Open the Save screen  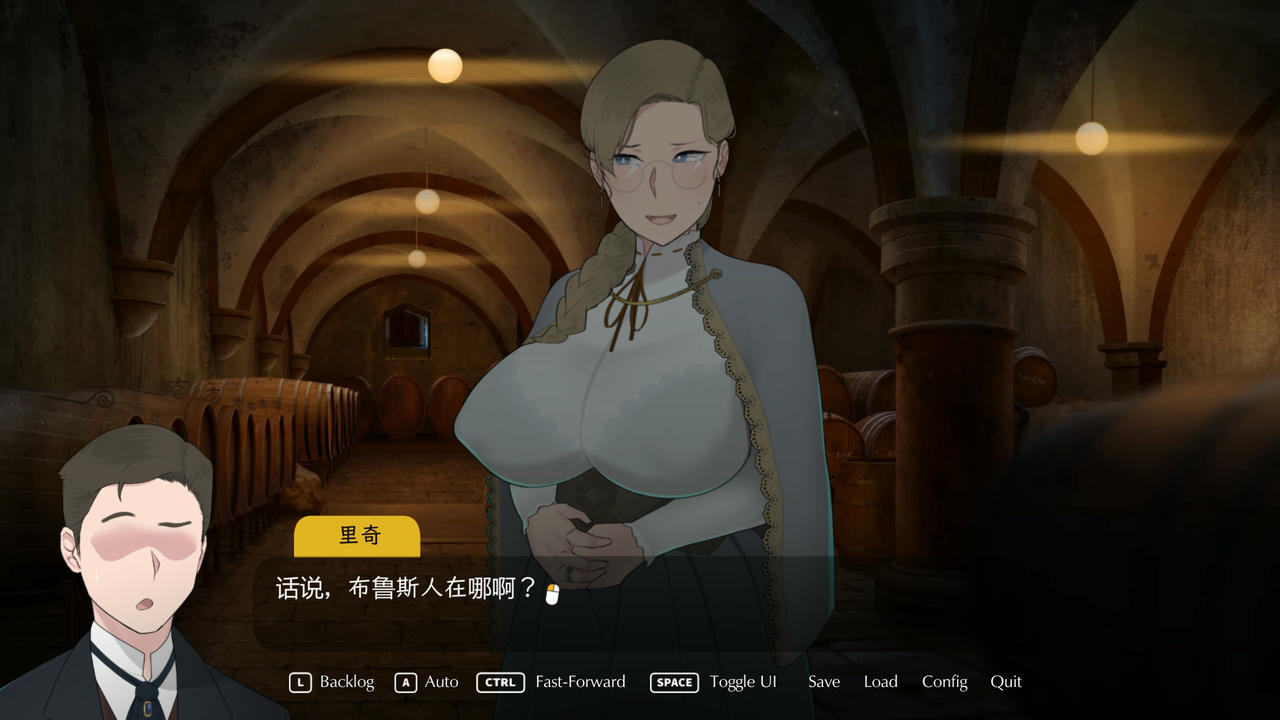pyautogui.click(x=823, y=681)
